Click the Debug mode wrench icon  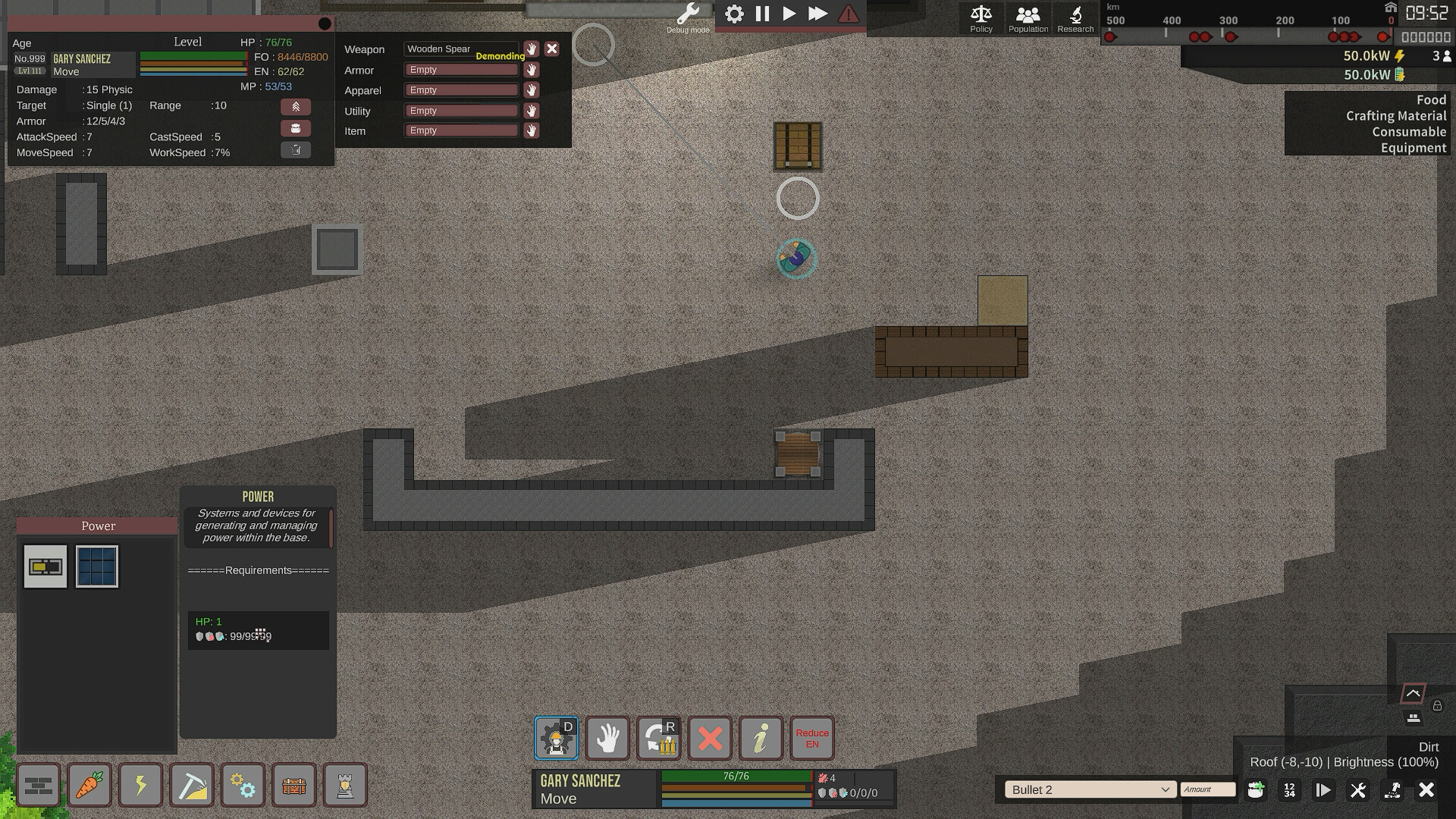click(x=687, y=14)
